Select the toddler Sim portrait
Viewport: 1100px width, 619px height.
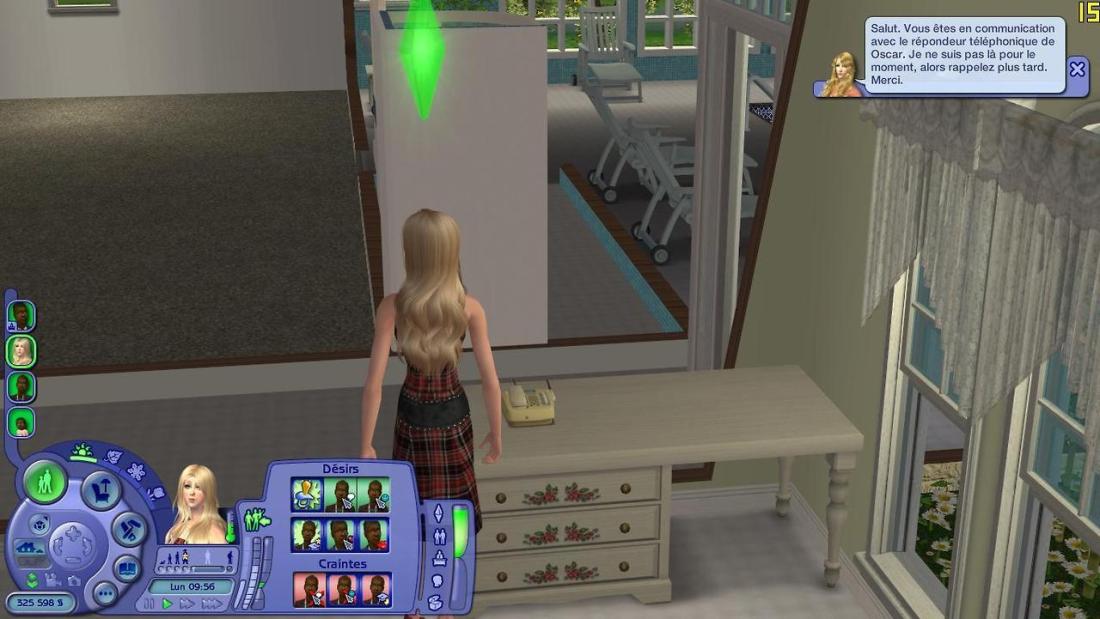(x=21, y=423)
